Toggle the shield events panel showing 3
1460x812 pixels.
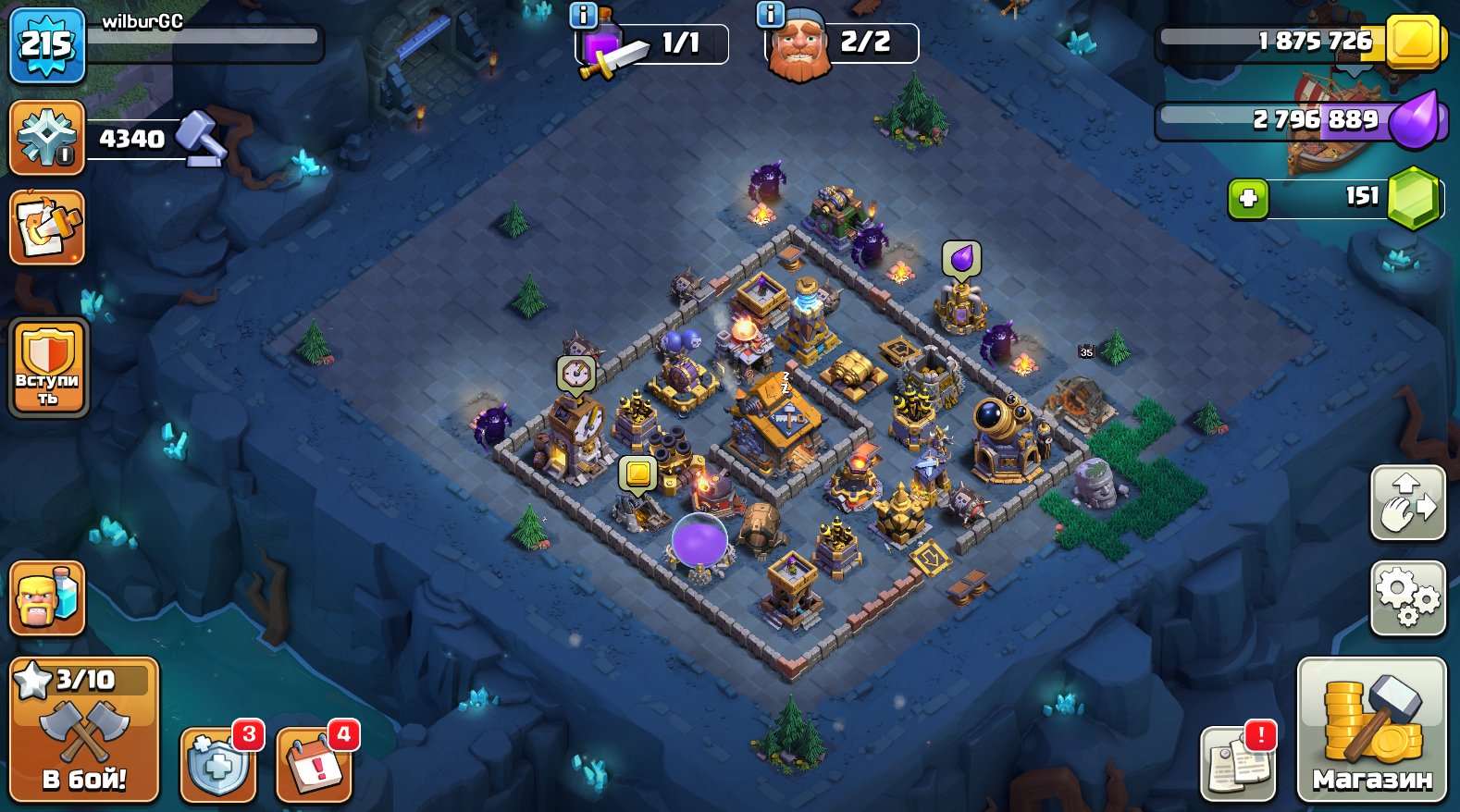[x=217, y=763]
